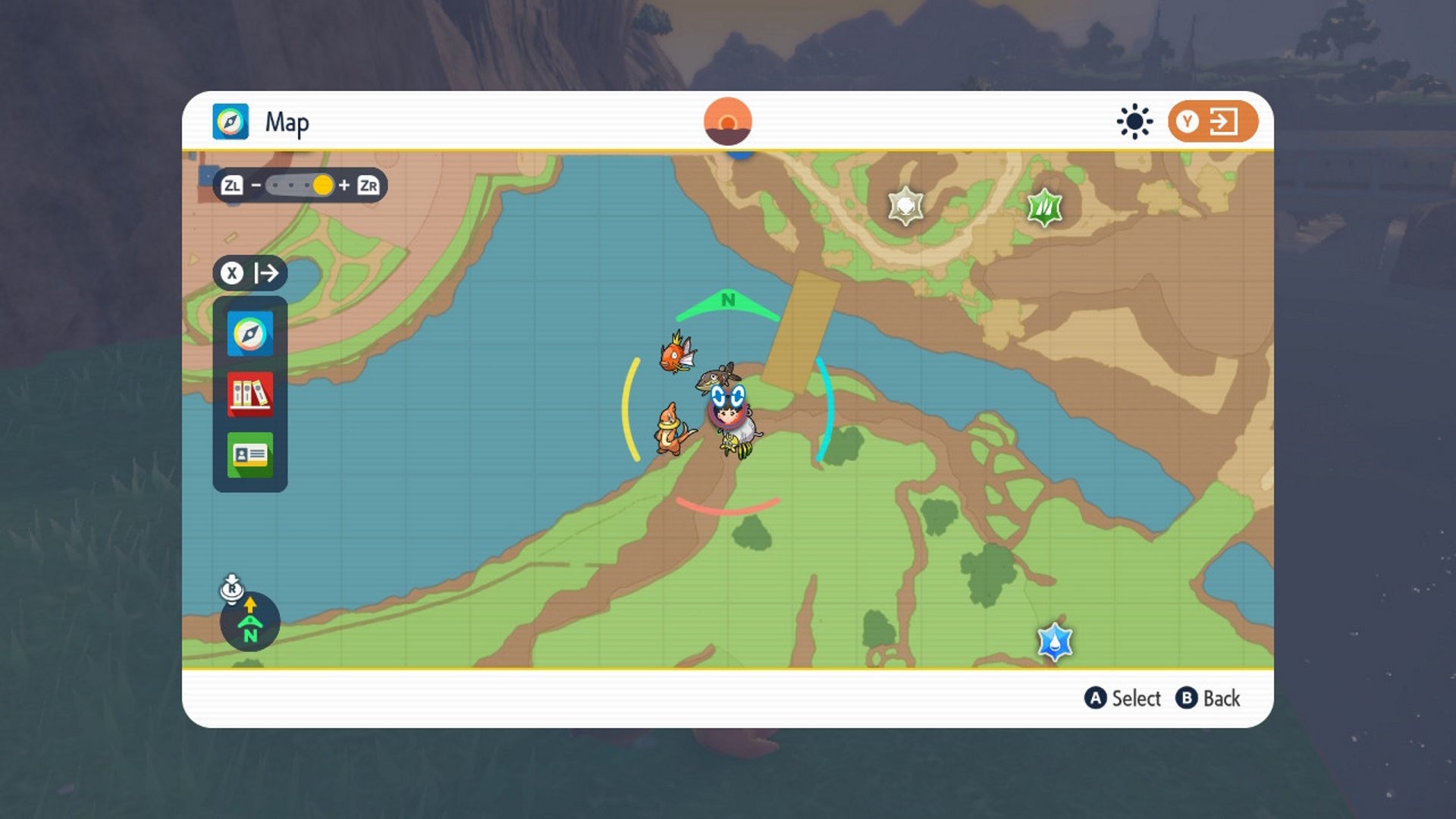Open the trainer profile card icon
The image size is (1456, 819).
249,456
